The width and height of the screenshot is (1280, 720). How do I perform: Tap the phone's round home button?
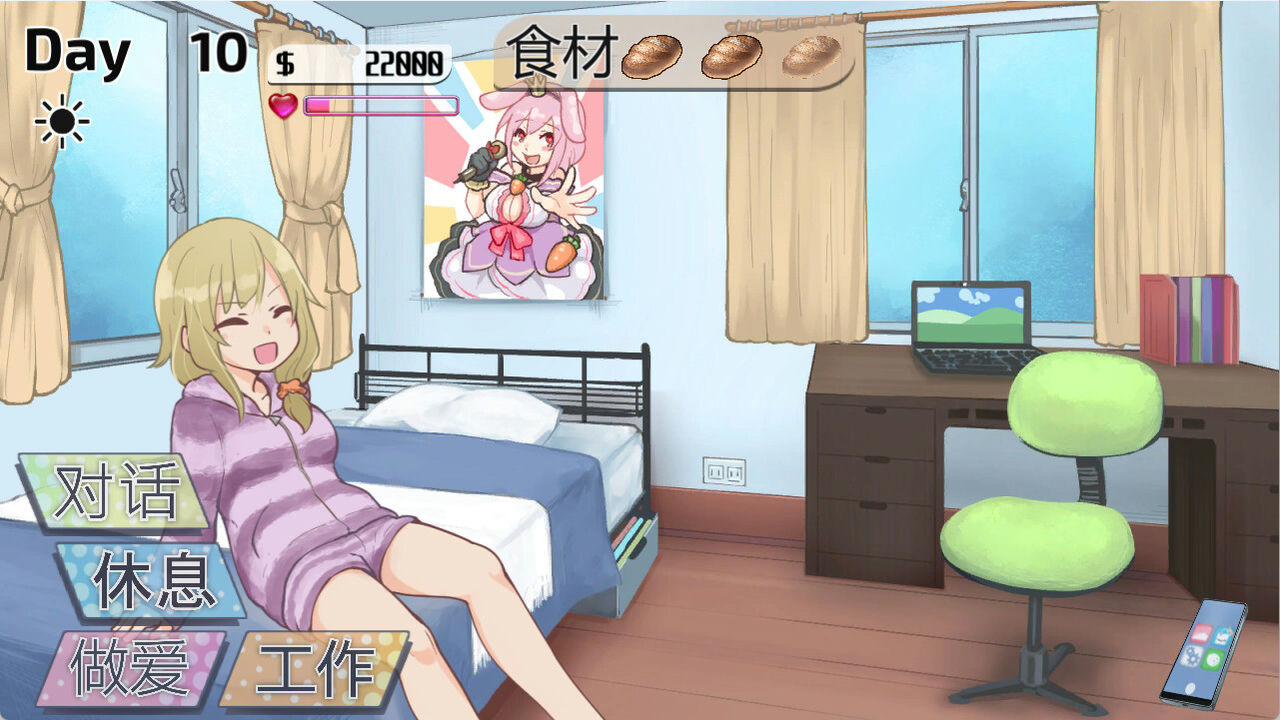pos(1190,687)
